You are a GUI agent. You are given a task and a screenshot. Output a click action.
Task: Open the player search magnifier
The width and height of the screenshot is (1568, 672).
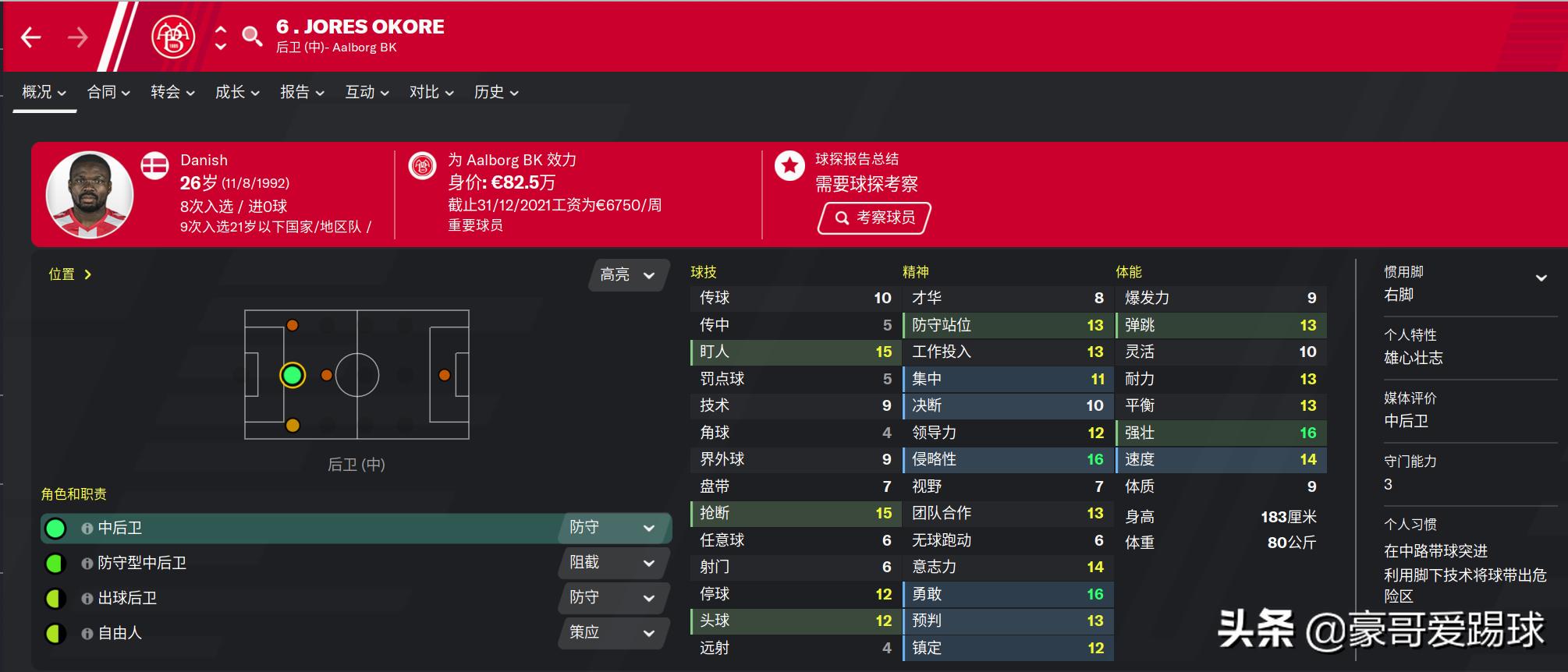pyautogui.click(x=251, y=37)
